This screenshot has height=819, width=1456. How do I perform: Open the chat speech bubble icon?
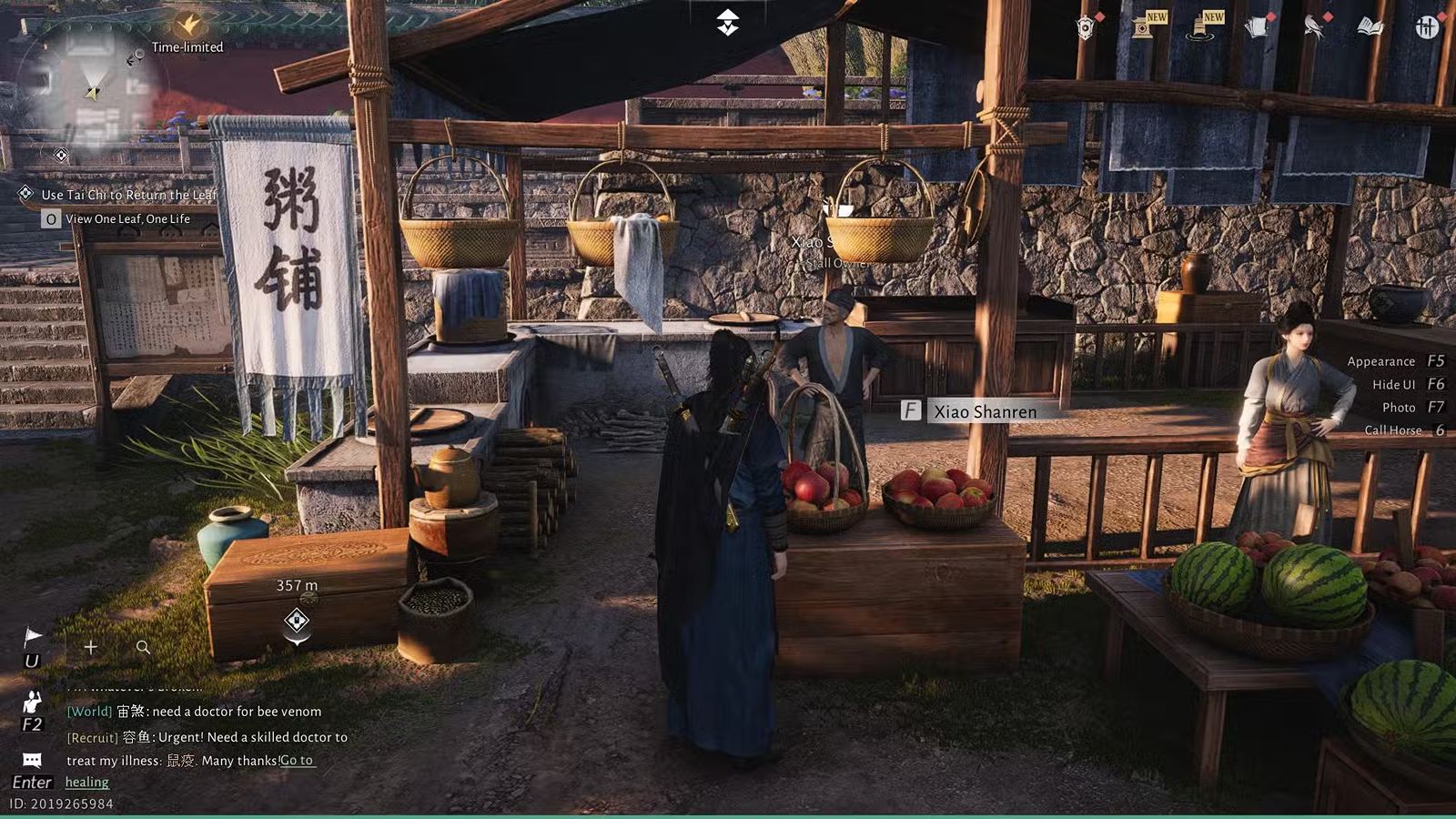(32, 760)
